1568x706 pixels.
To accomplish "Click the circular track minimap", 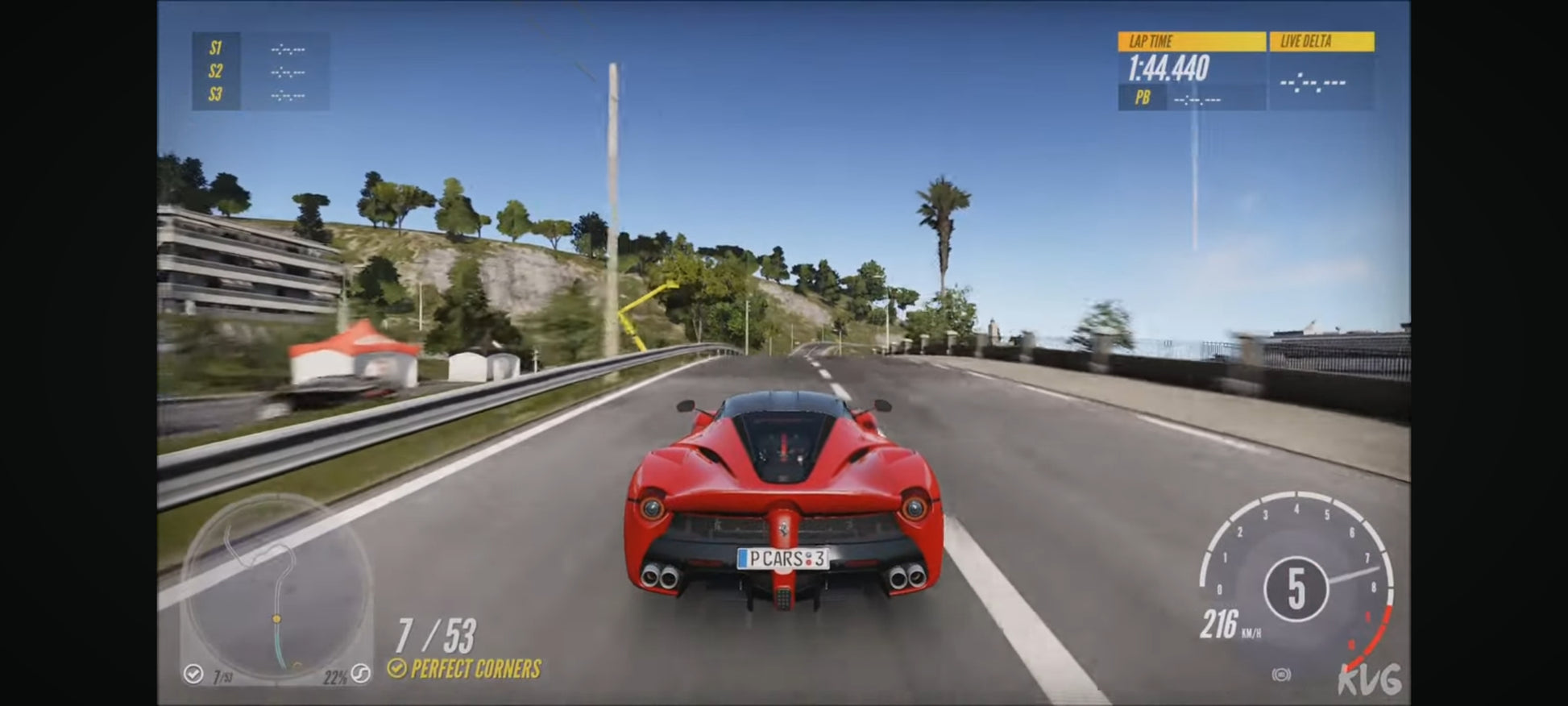I will tap(276, 587).
